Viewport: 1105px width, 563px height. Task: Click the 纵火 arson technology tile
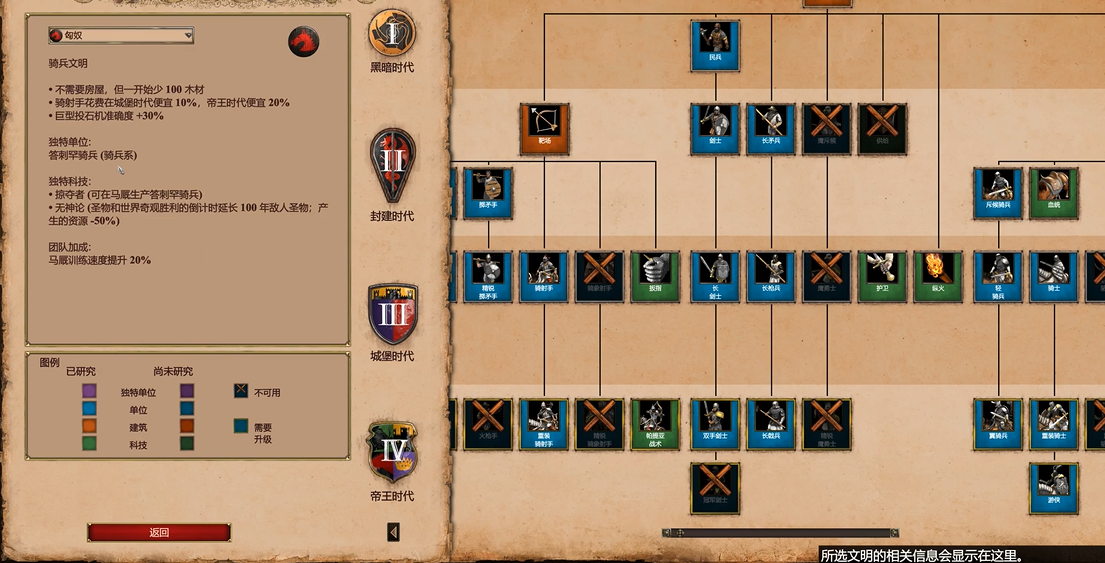938,276
